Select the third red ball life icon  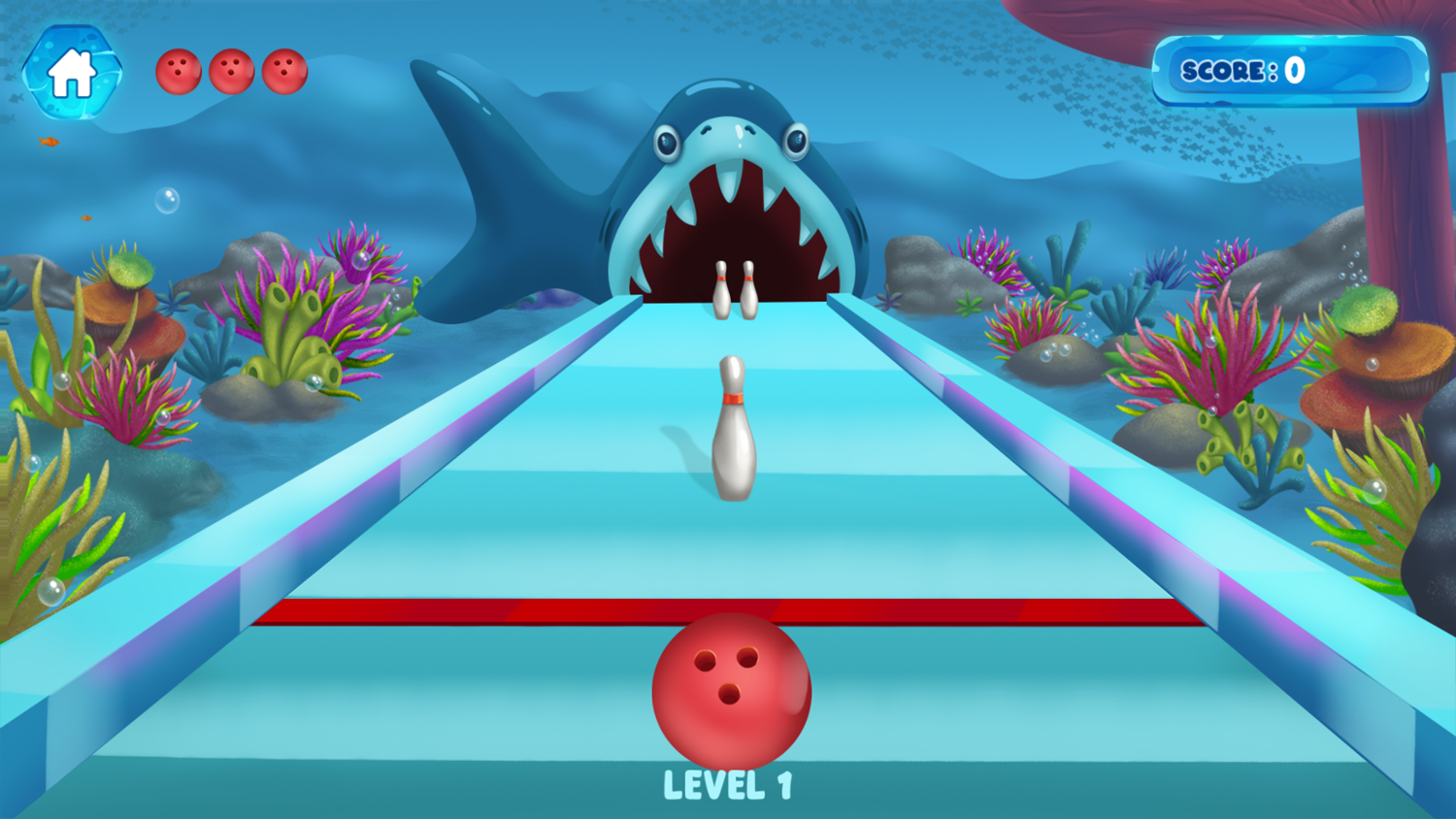pos(284,69)
